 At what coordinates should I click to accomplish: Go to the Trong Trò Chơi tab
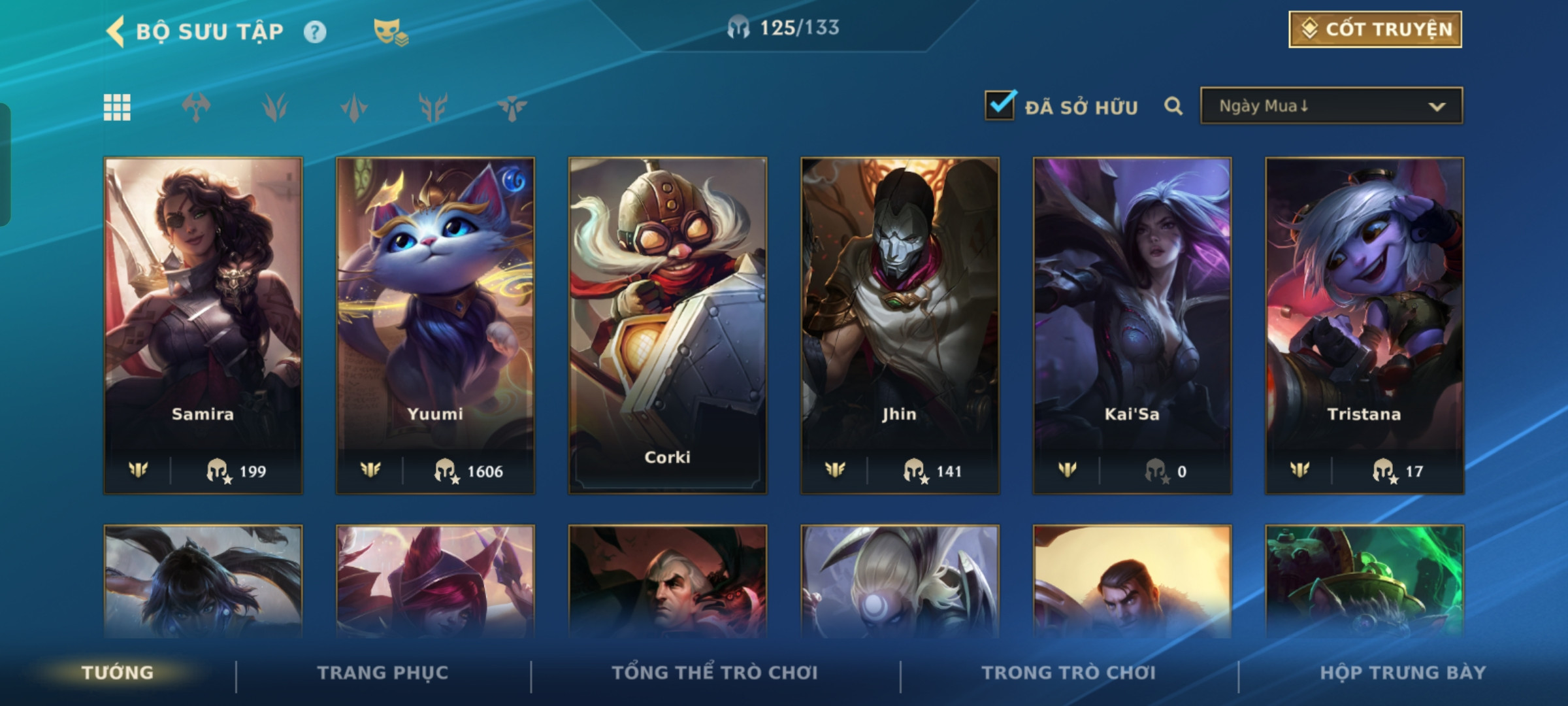1069,673
